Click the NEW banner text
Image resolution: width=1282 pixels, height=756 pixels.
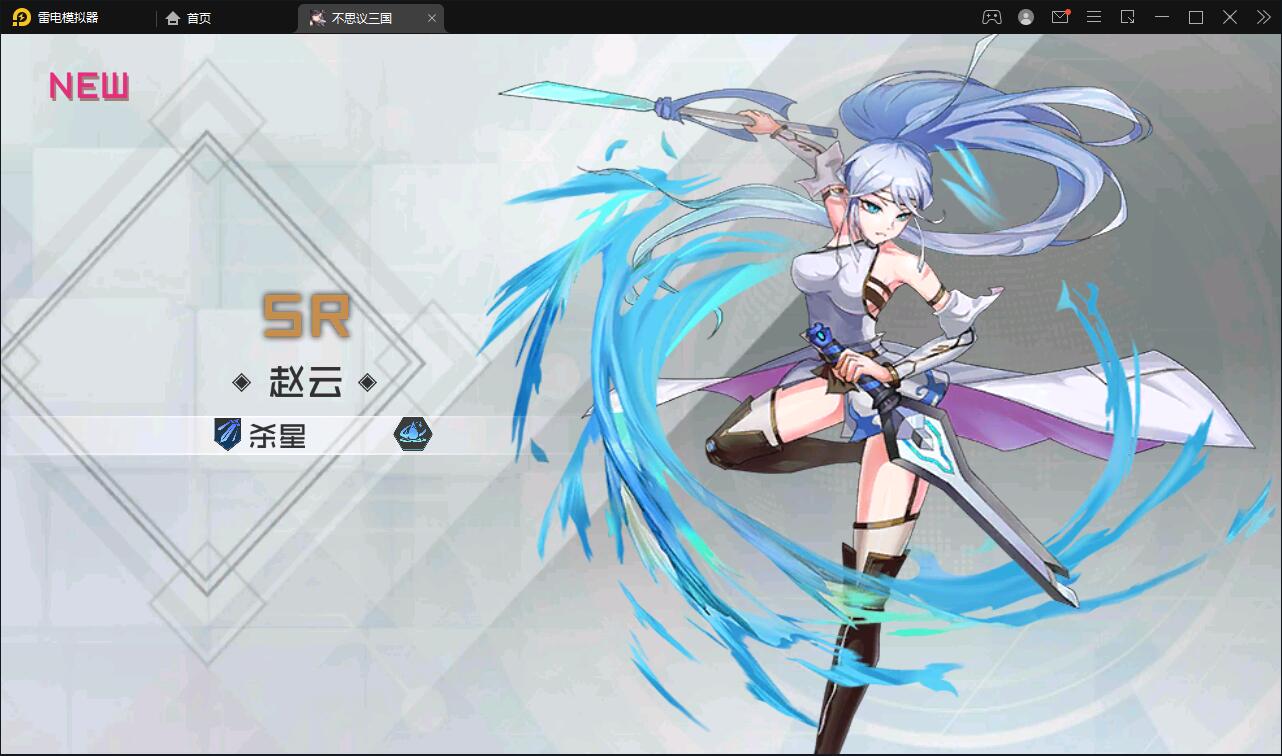[88, 87]
